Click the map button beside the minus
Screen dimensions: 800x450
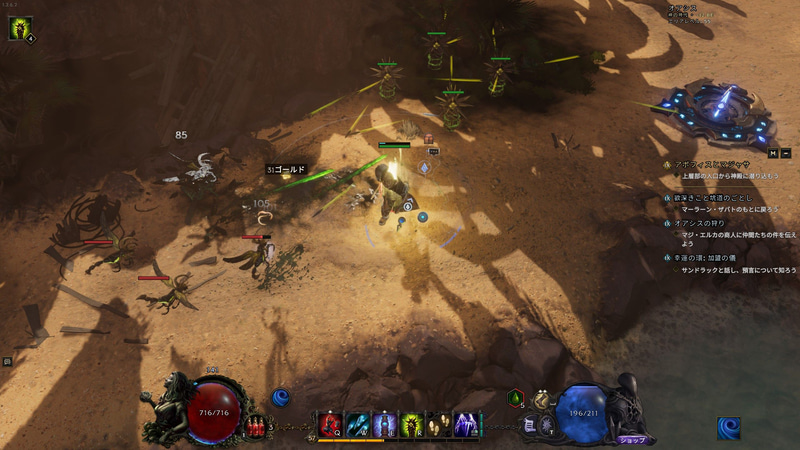pos(773,153)
